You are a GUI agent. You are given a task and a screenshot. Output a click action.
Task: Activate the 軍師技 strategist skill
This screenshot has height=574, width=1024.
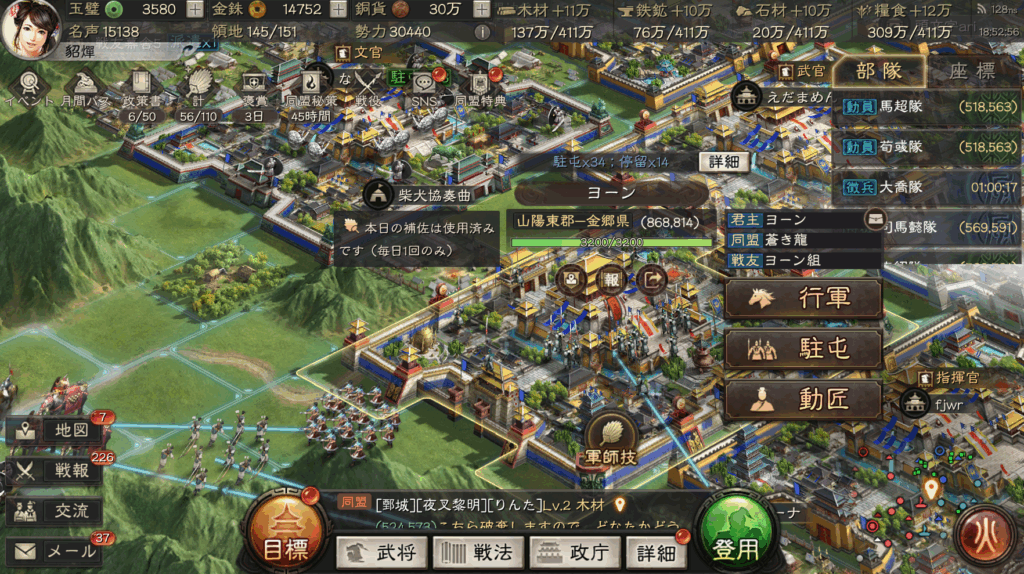(609, 441)
